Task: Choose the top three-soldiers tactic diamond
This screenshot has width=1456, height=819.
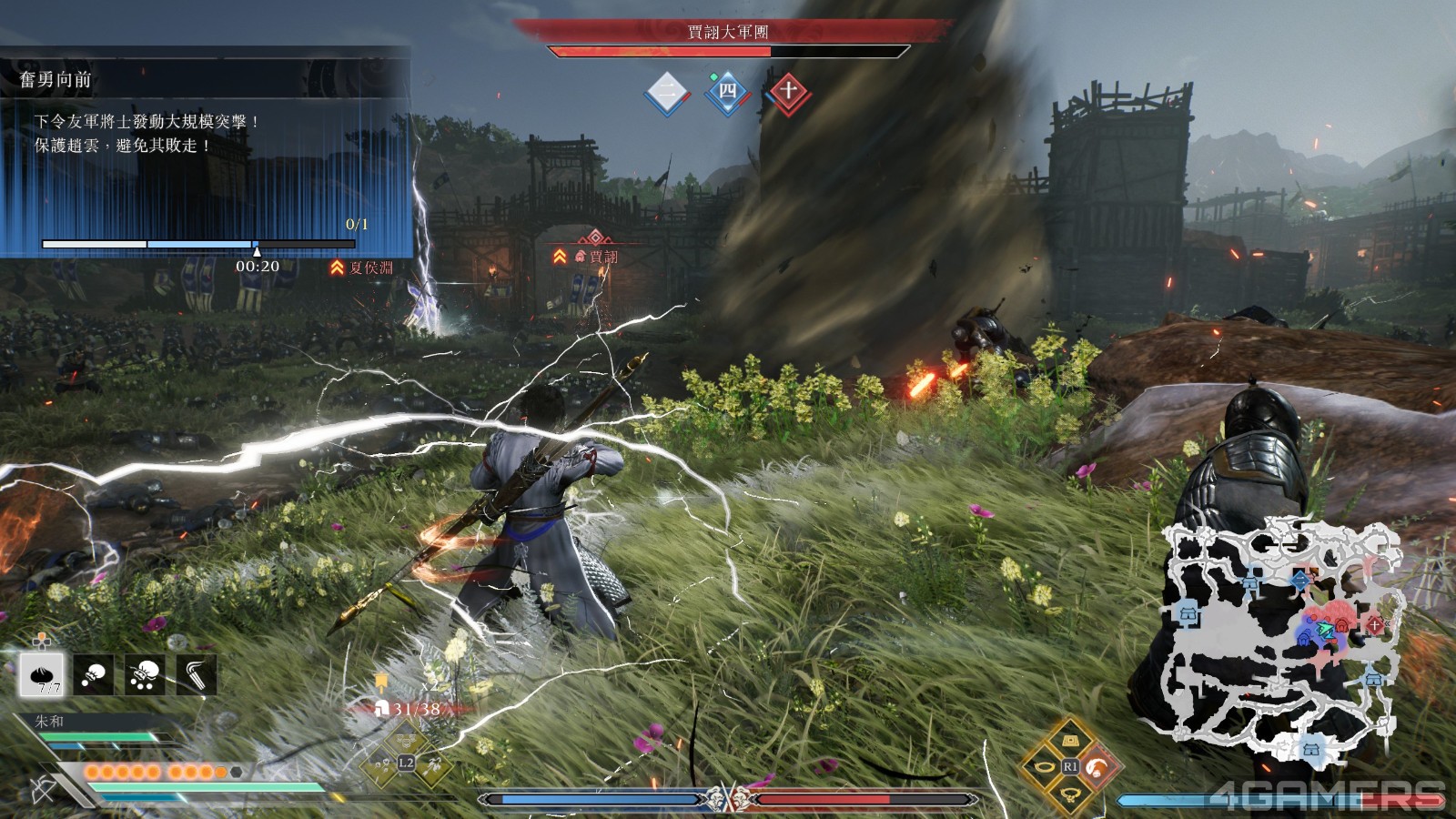Action: [x=406, y=739]
